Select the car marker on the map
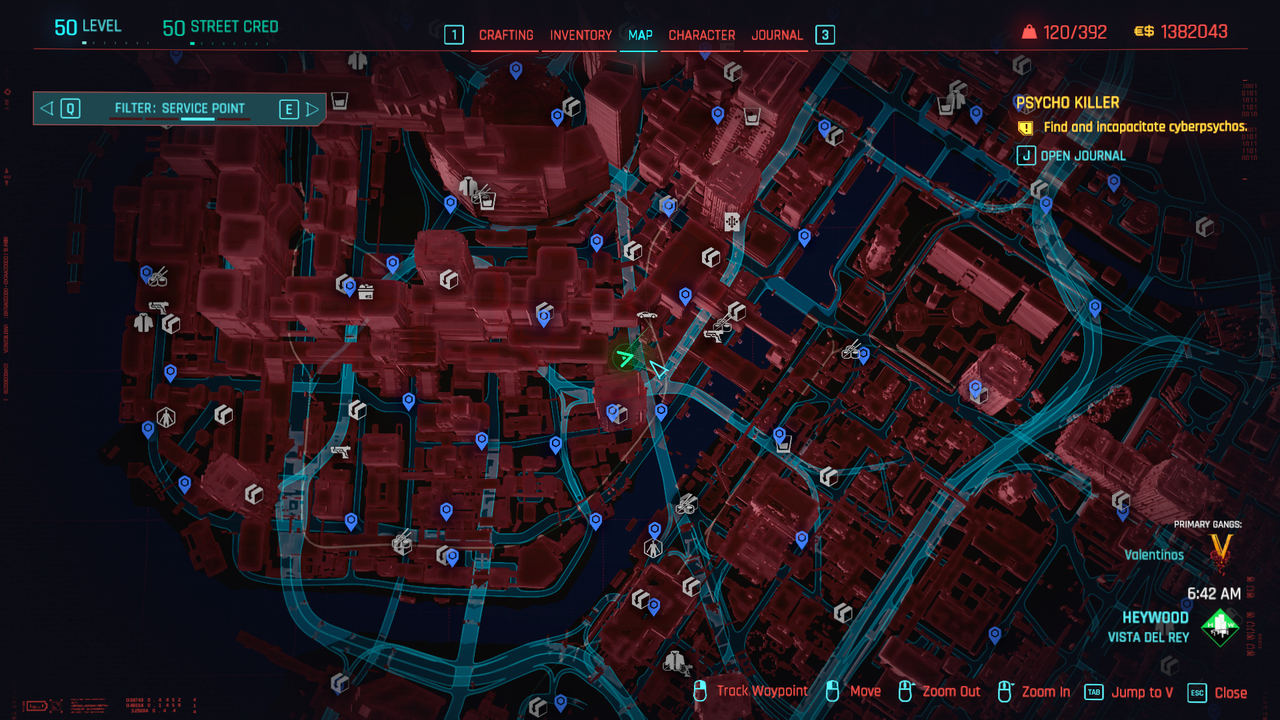The image size is (1280, 720). [x=647, y=316]
